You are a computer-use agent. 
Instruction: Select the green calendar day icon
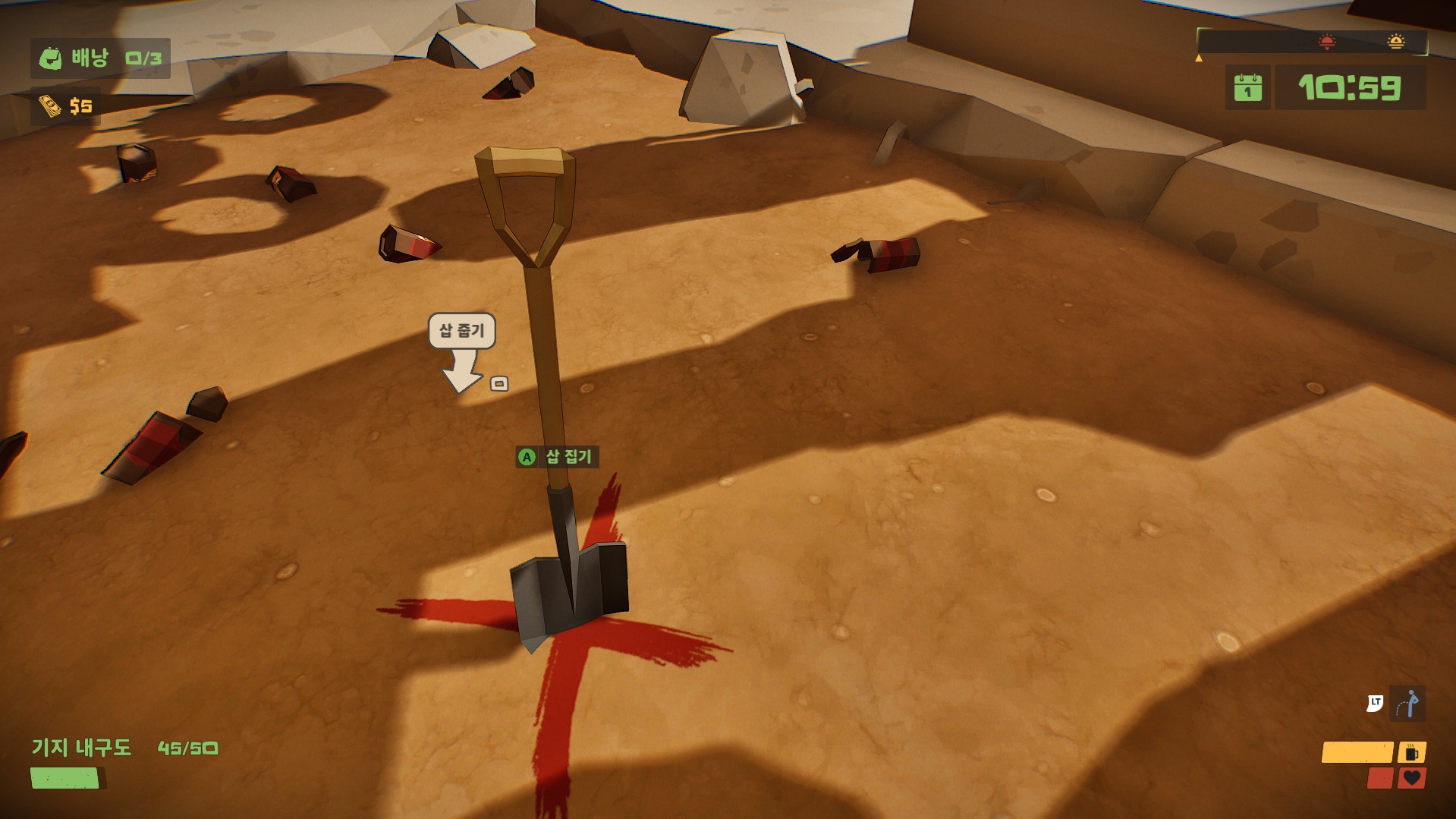point(1247,88)
